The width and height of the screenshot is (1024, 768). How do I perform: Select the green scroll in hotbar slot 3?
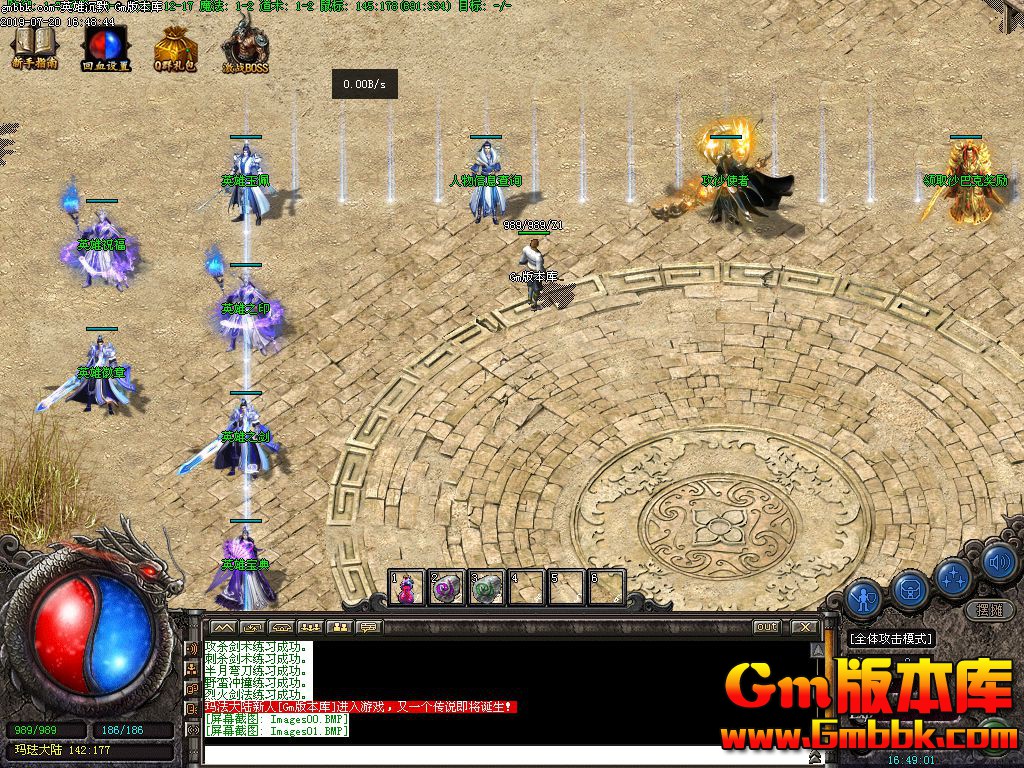point(487,588)
